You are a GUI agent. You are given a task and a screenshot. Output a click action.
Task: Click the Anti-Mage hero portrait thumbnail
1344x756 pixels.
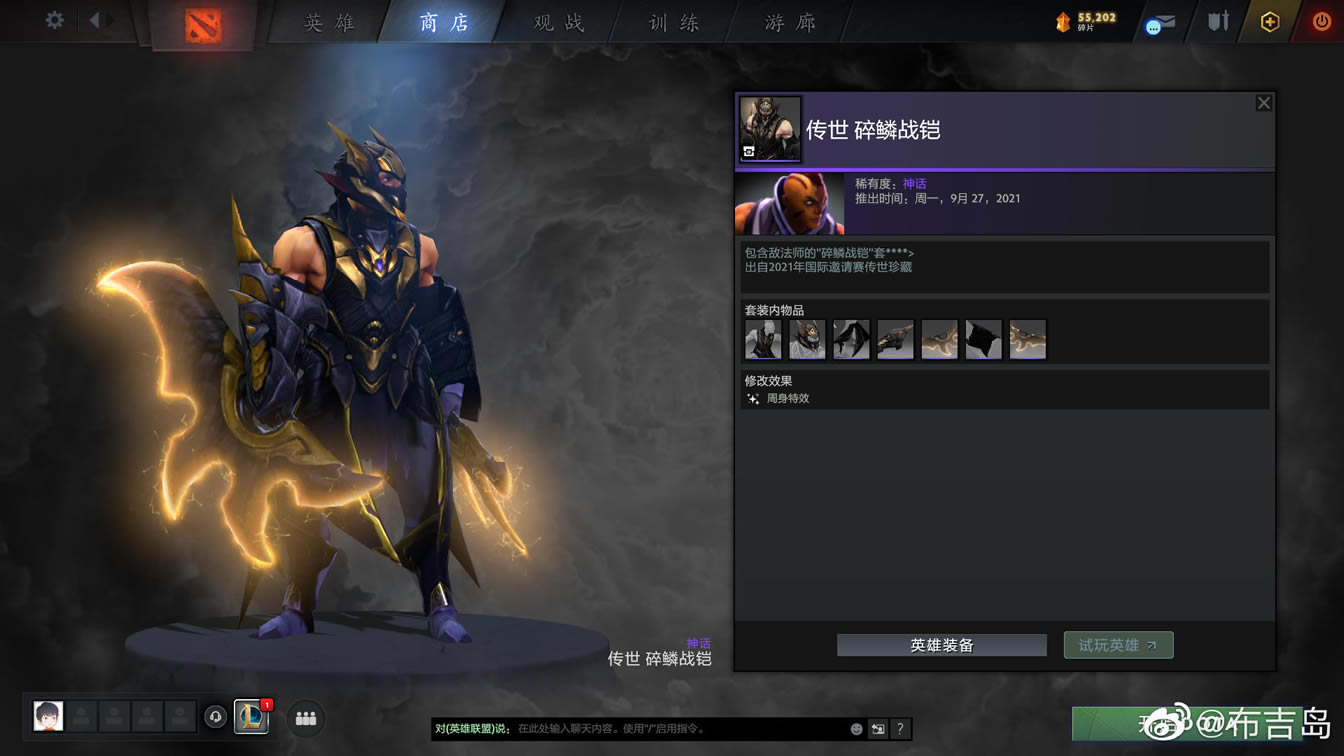[789, 204]
